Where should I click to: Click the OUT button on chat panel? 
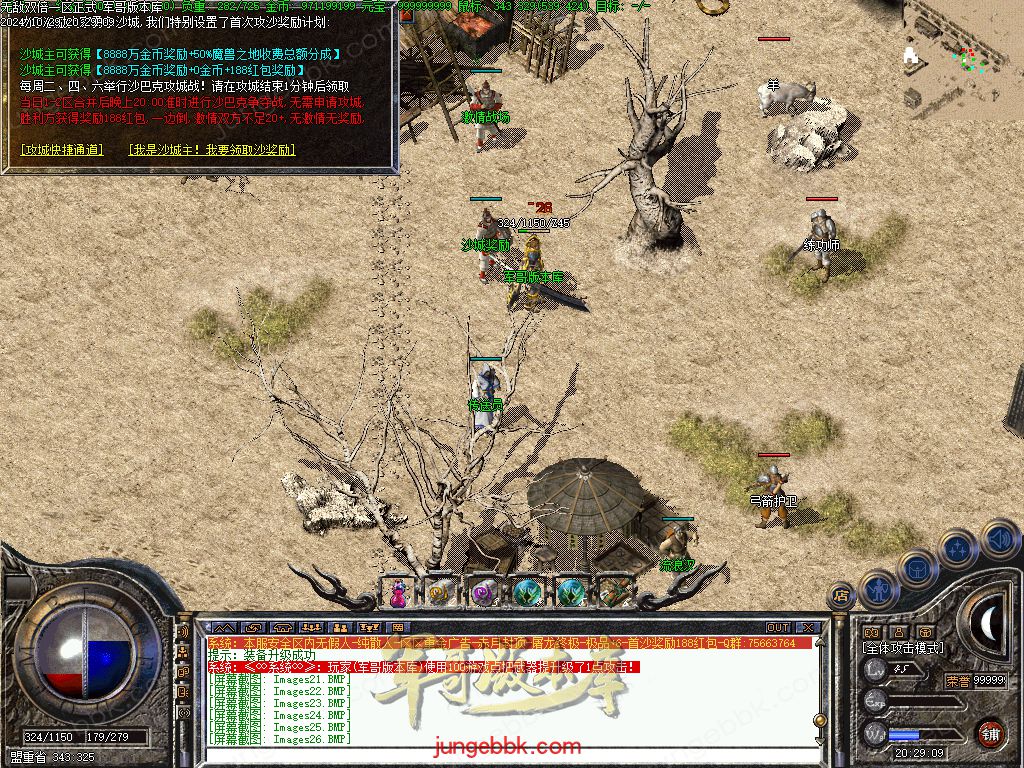[778, 628]
